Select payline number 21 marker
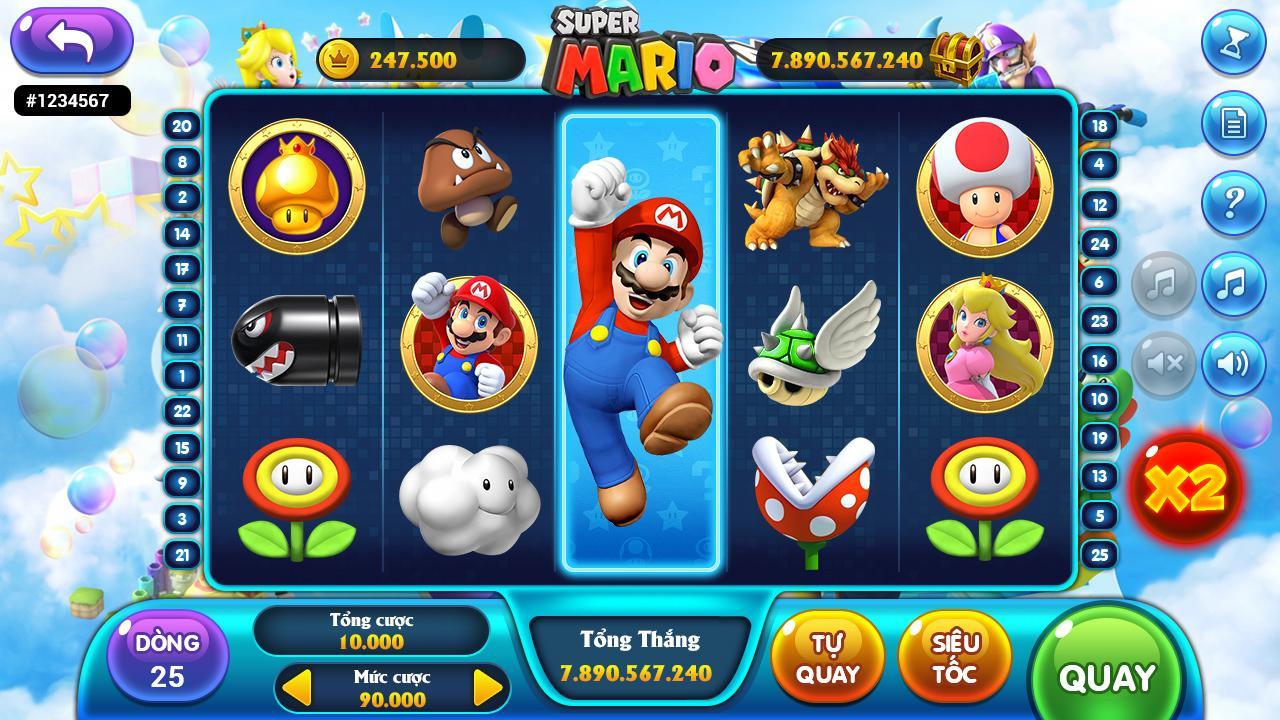The height and width of the screenshot is (720, 1280). coord(182,554)
